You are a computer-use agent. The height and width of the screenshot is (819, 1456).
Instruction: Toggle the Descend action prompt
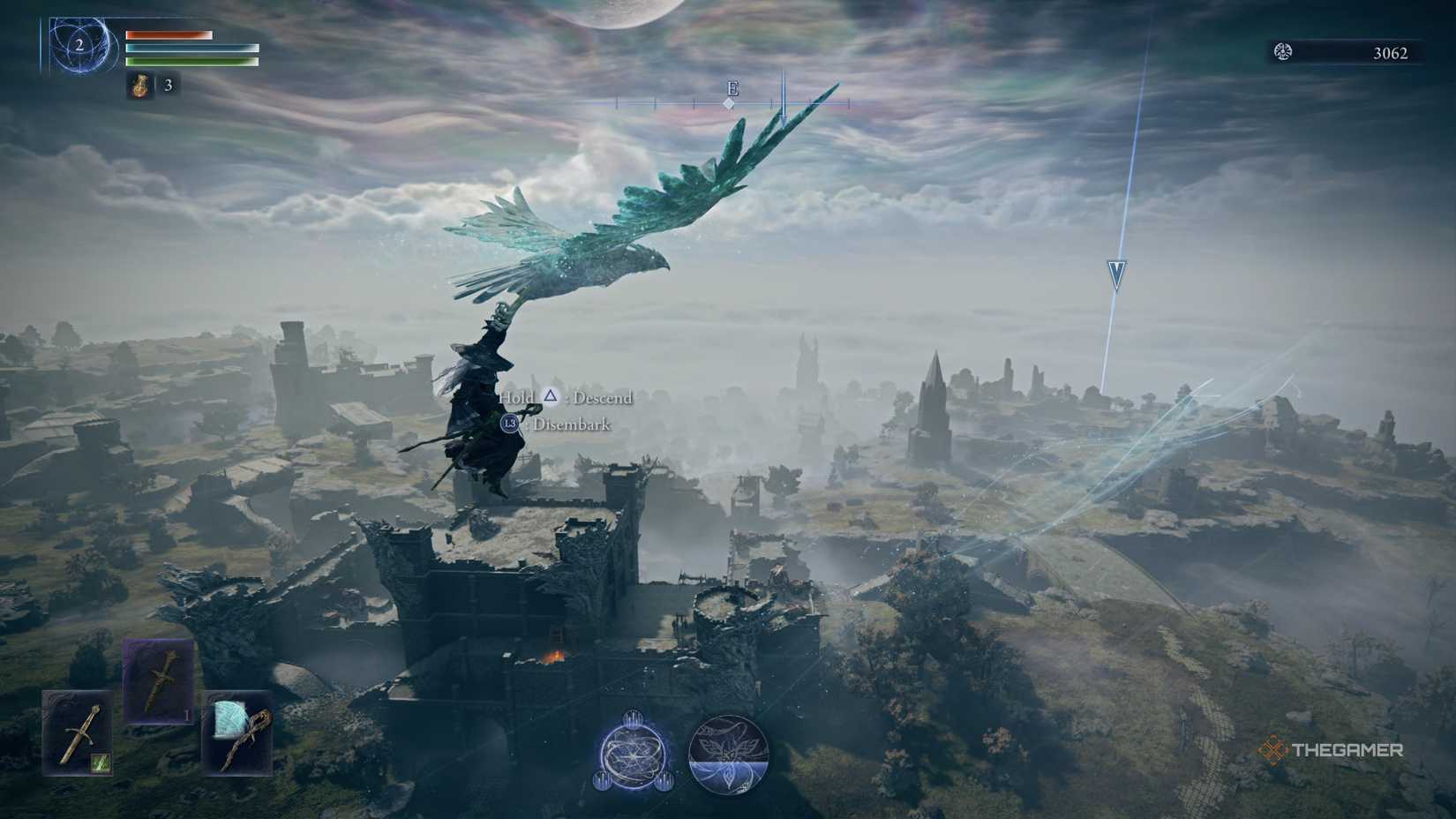click(565, 398)
